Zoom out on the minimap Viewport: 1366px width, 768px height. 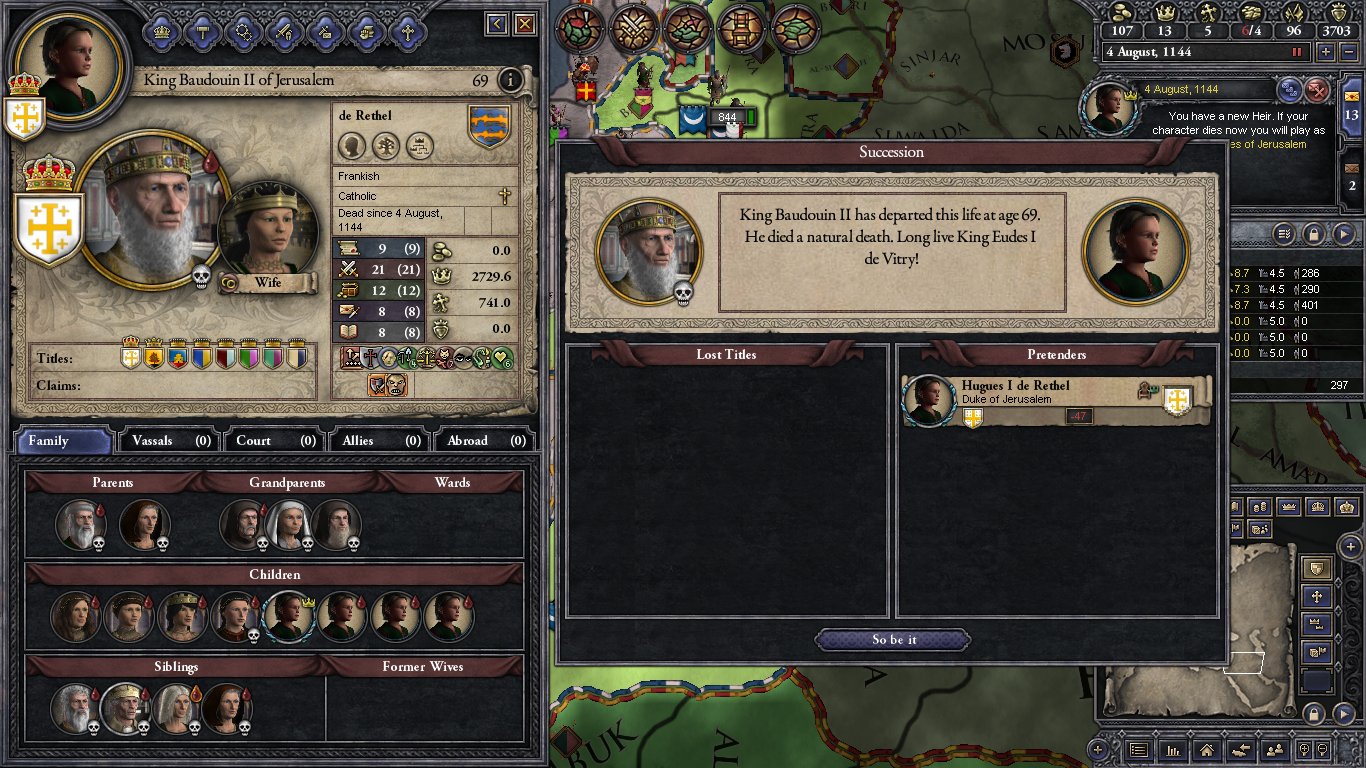pos(1316,713)
